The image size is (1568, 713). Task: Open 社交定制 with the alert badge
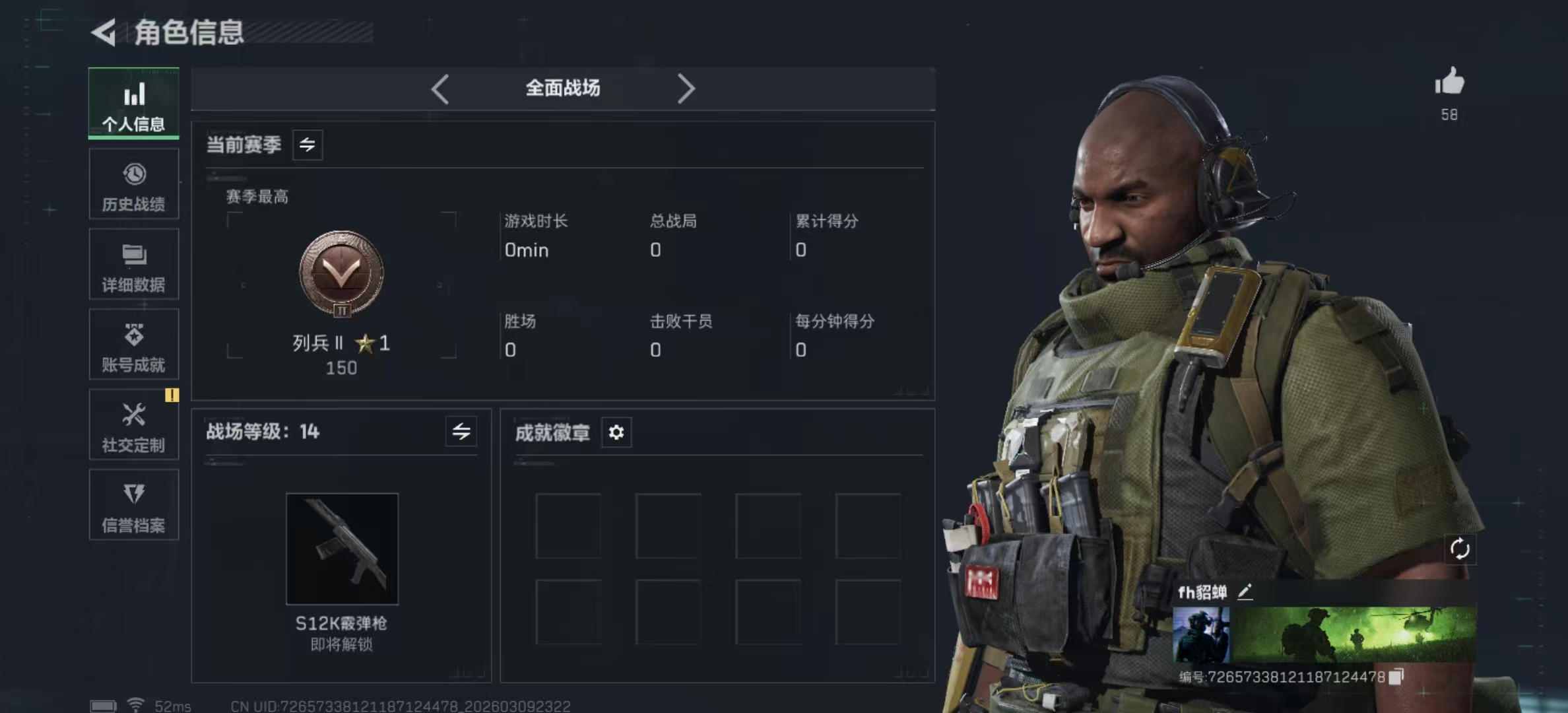point(134,426)
